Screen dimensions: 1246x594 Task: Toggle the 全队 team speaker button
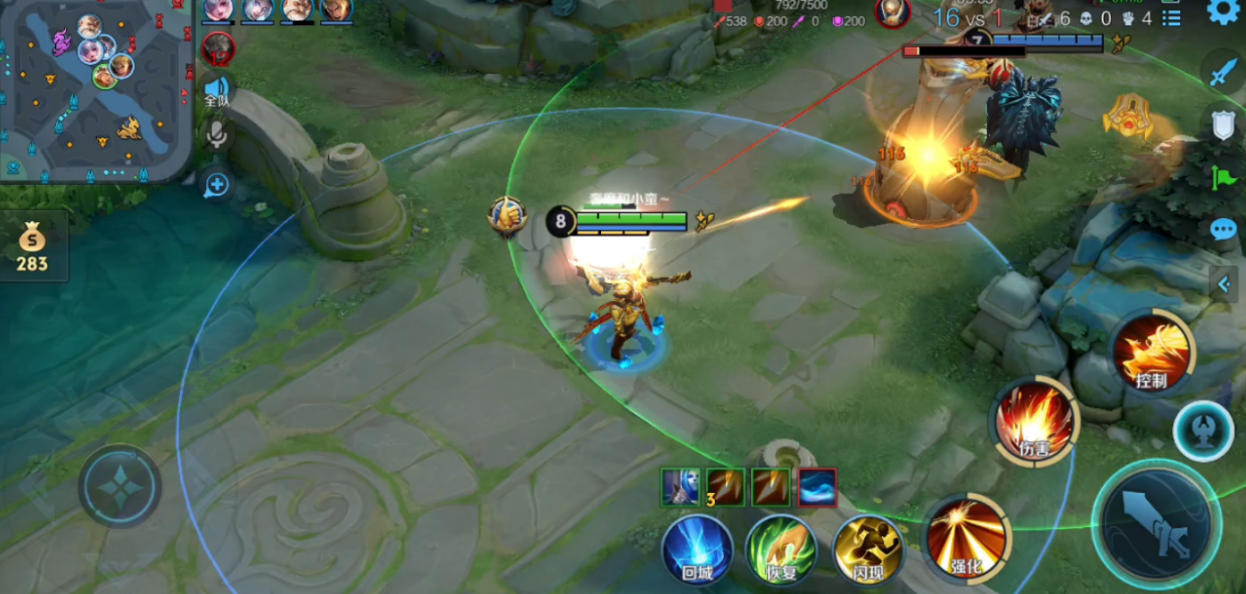[x=217, y=92]
